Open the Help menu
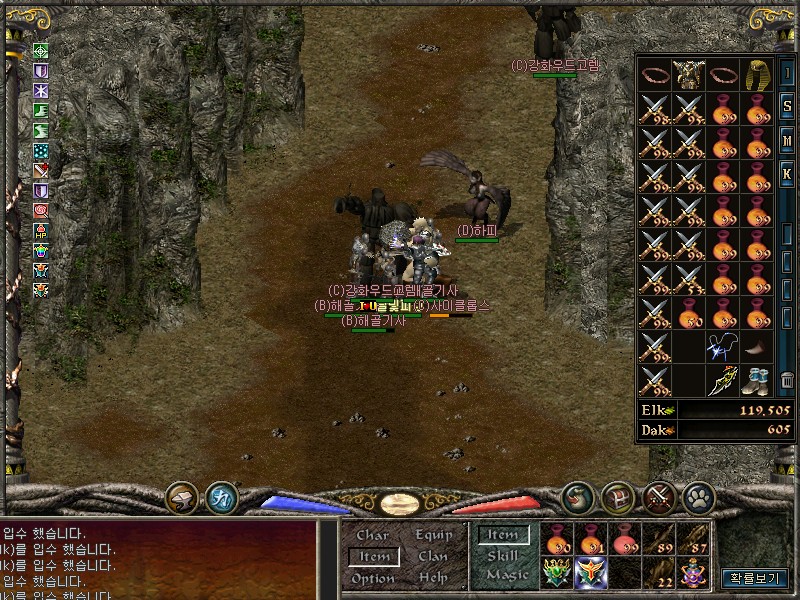This screenshot has width=800, height=600. [x=433, y=578]
